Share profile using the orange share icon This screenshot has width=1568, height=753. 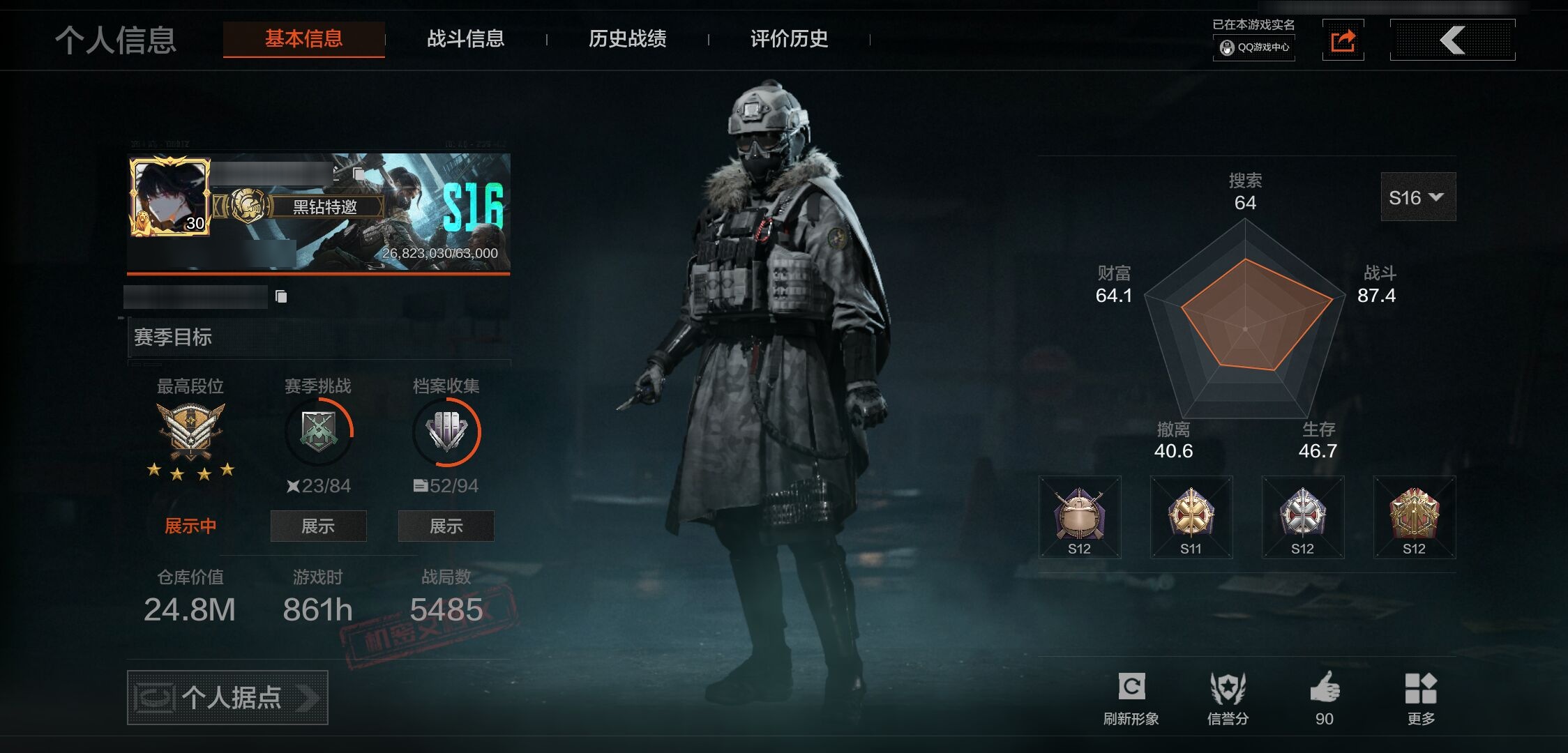[1343, 40]
